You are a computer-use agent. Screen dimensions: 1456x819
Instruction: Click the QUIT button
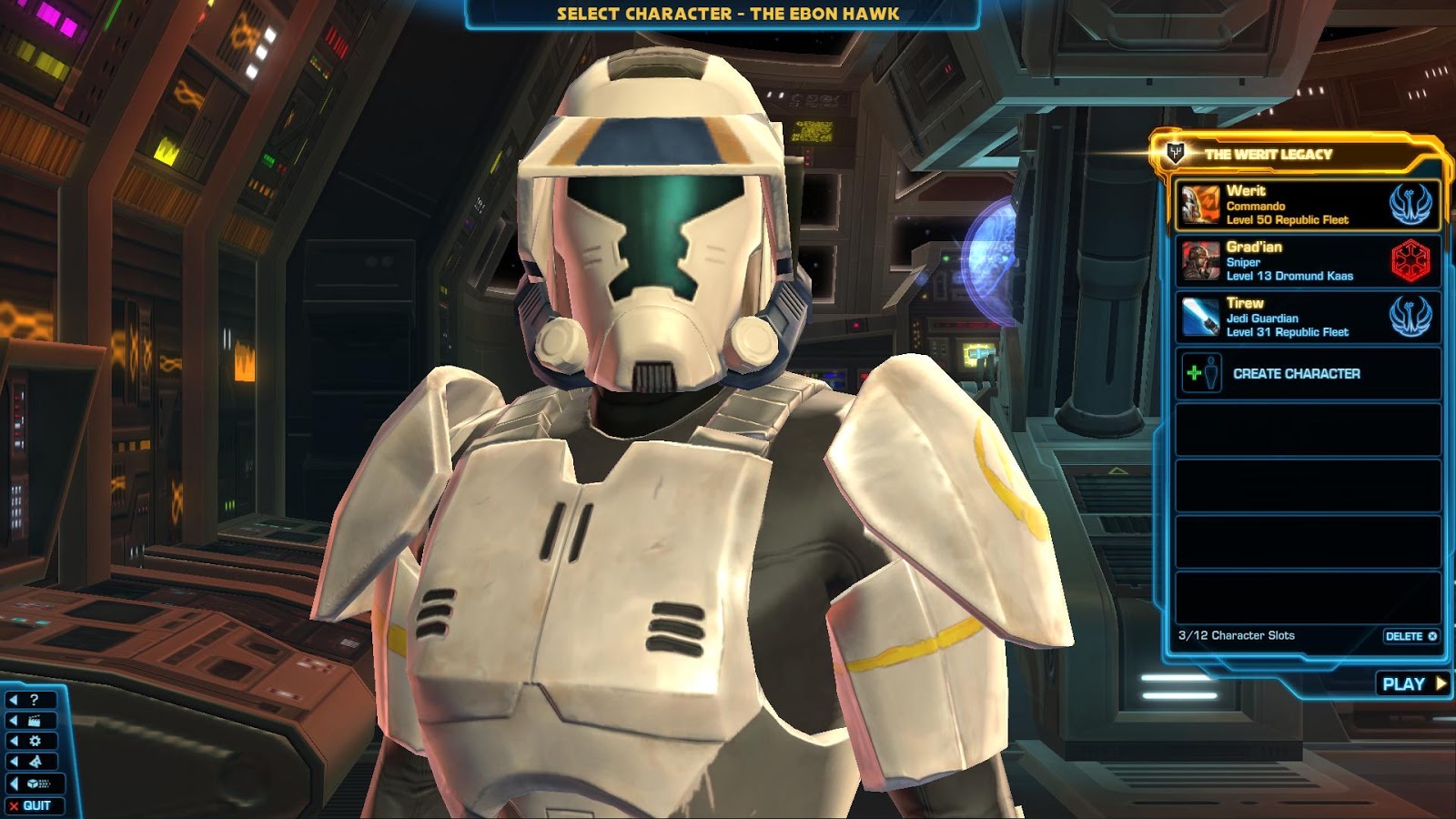(36, 804)
